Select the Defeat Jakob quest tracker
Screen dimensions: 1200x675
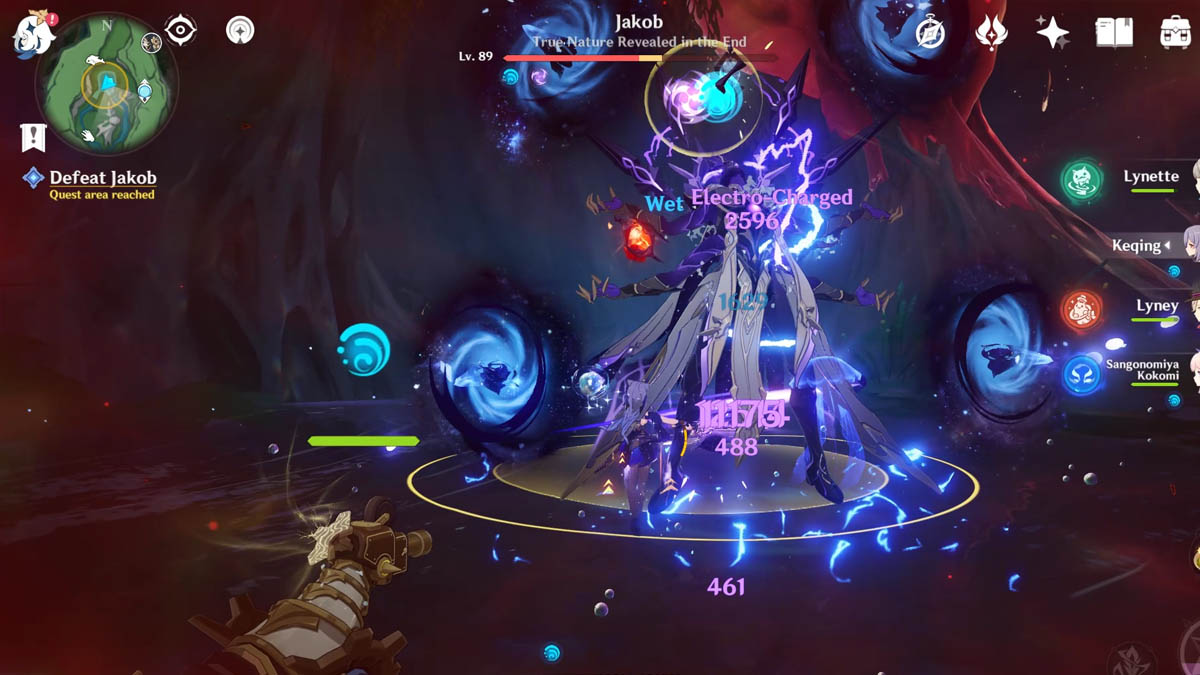click(102, 178)
